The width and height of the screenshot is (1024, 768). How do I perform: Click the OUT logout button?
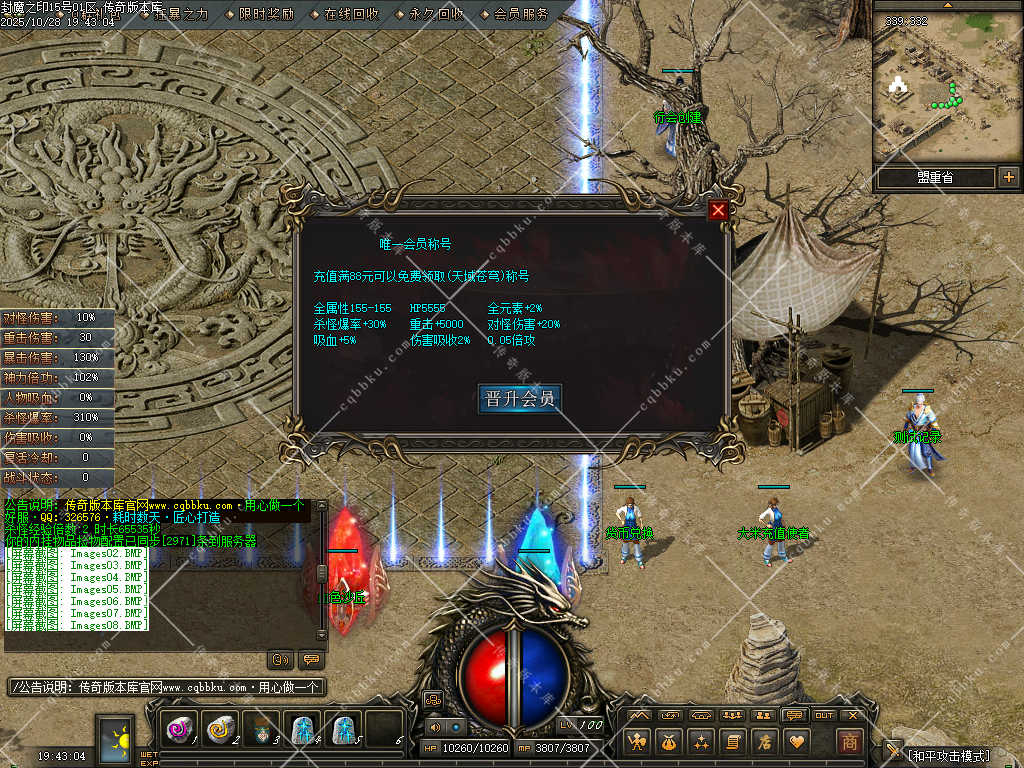click(824, 715)
